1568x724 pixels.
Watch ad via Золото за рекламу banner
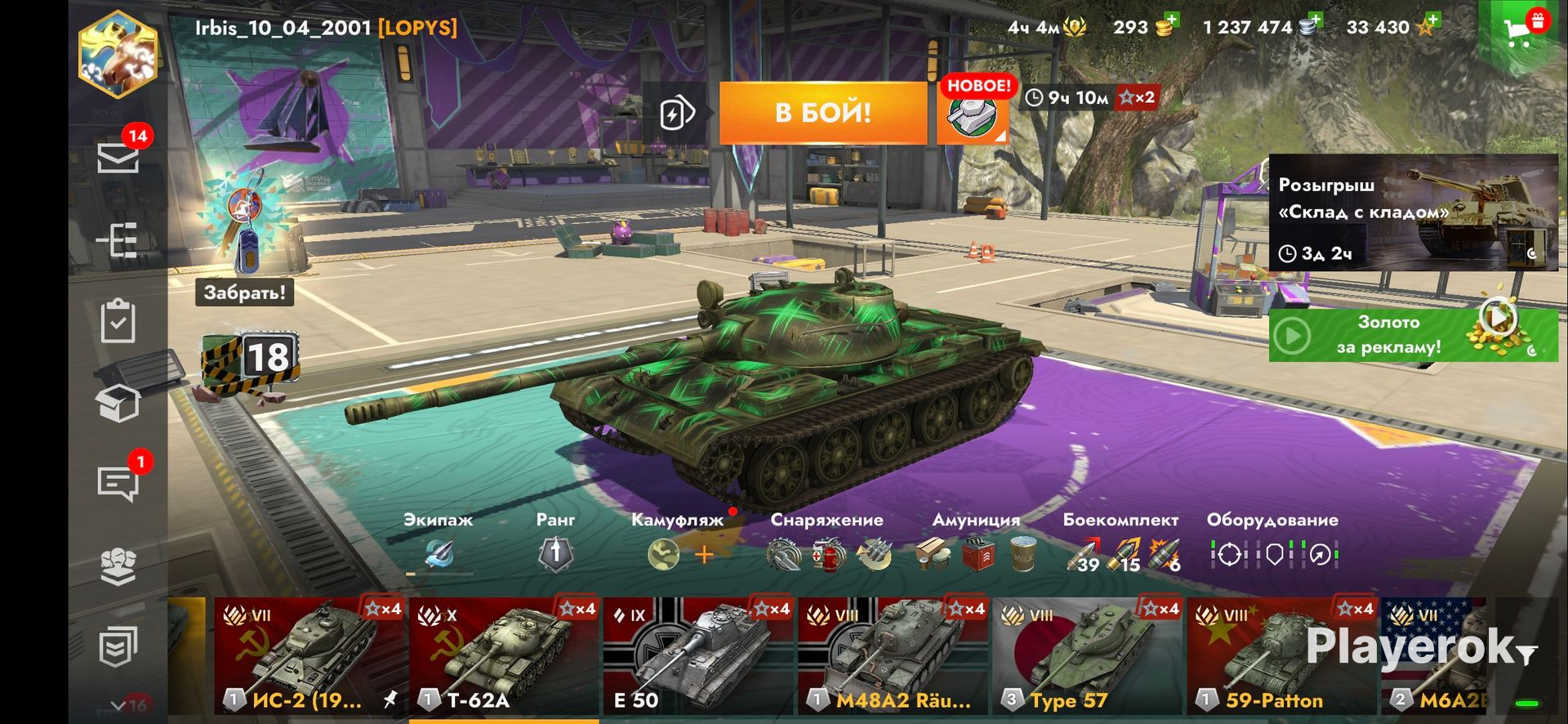(1413, 335)
